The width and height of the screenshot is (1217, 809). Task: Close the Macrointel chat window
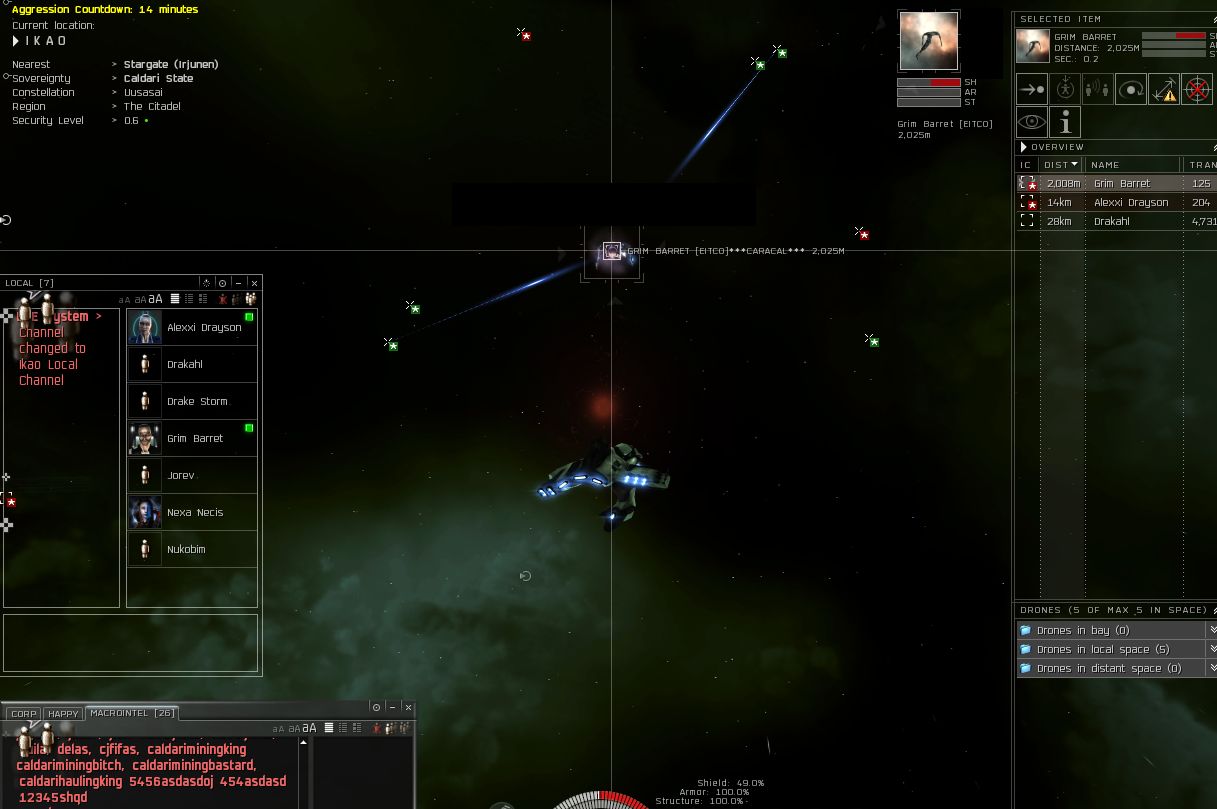408,707
